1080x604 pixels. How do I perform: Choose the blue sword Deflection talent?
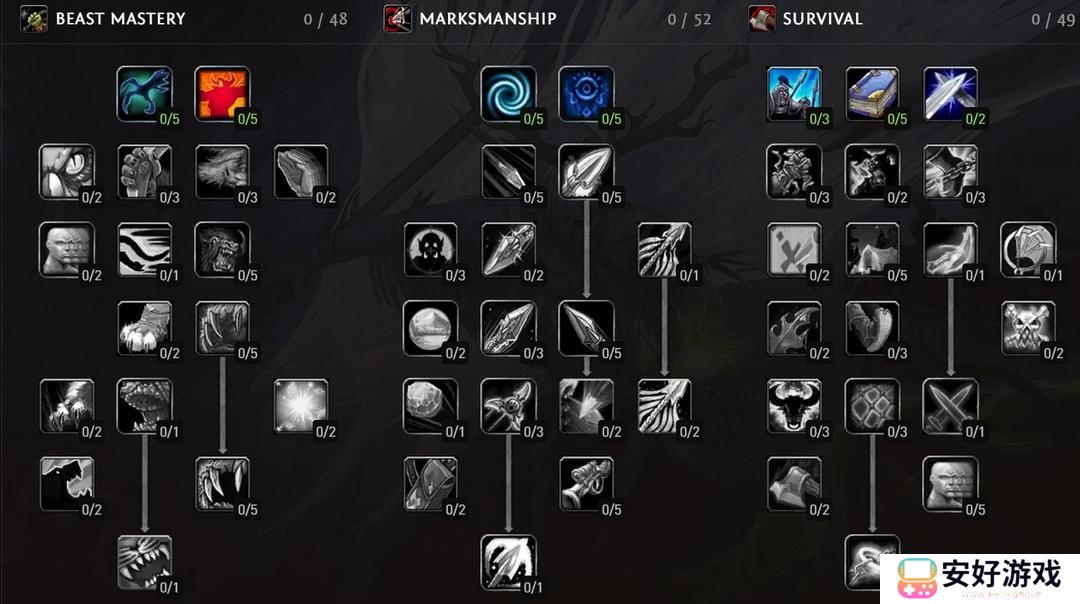950,94
